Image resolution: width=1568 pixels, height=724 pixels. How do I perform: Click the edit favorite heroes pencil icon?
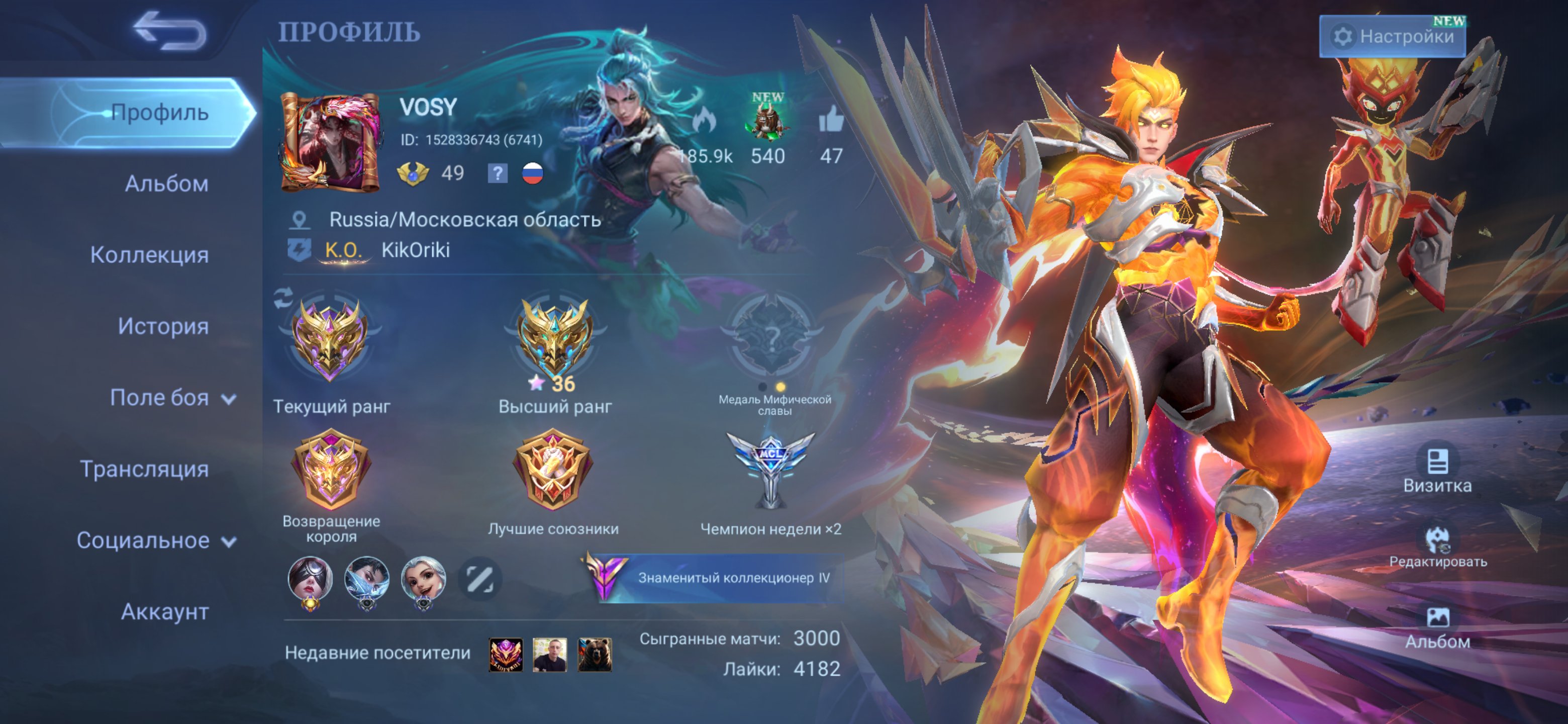point(479,579)
